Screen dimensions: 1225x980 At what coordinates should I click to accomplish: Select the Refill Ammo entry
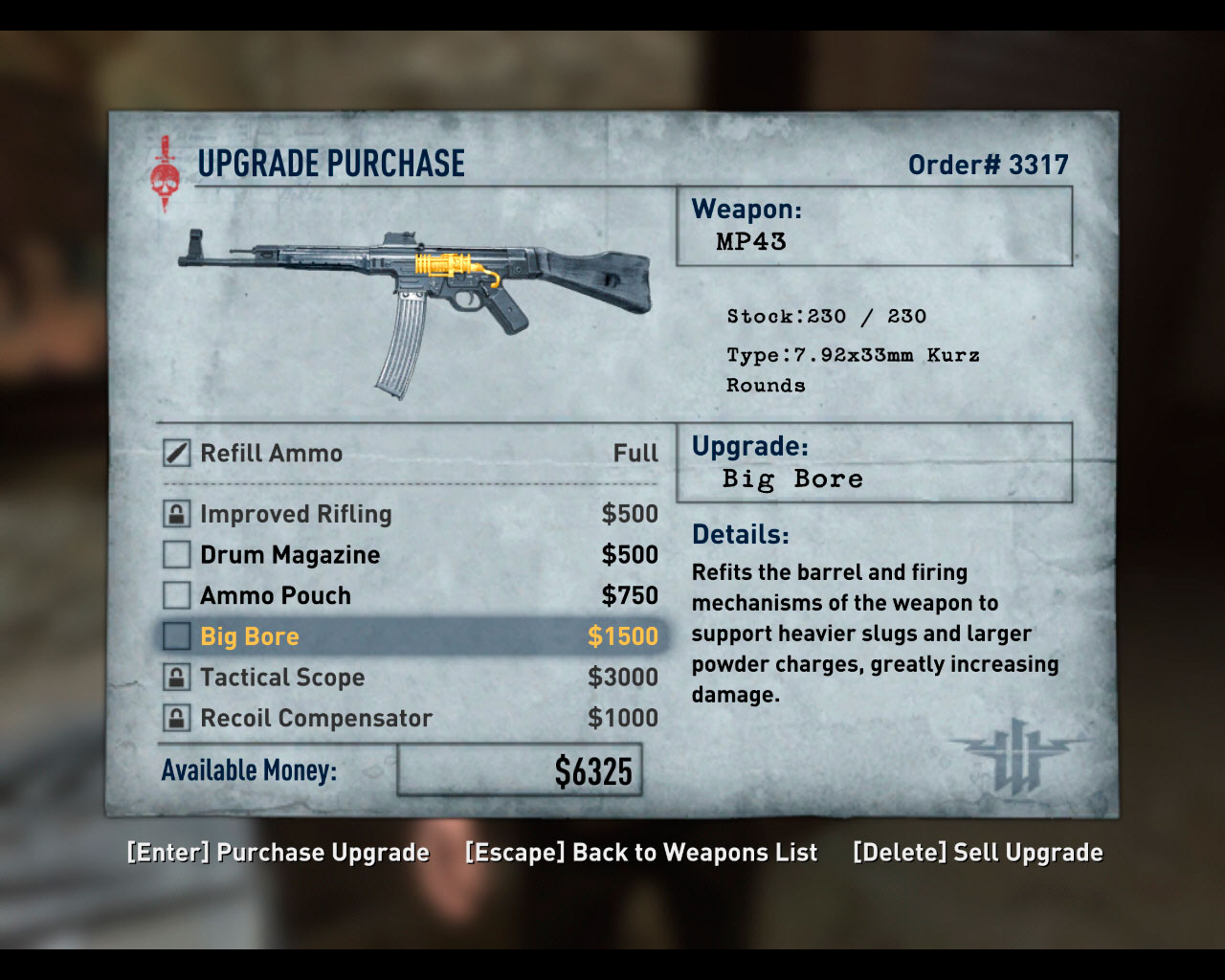[x=272, y=453]
